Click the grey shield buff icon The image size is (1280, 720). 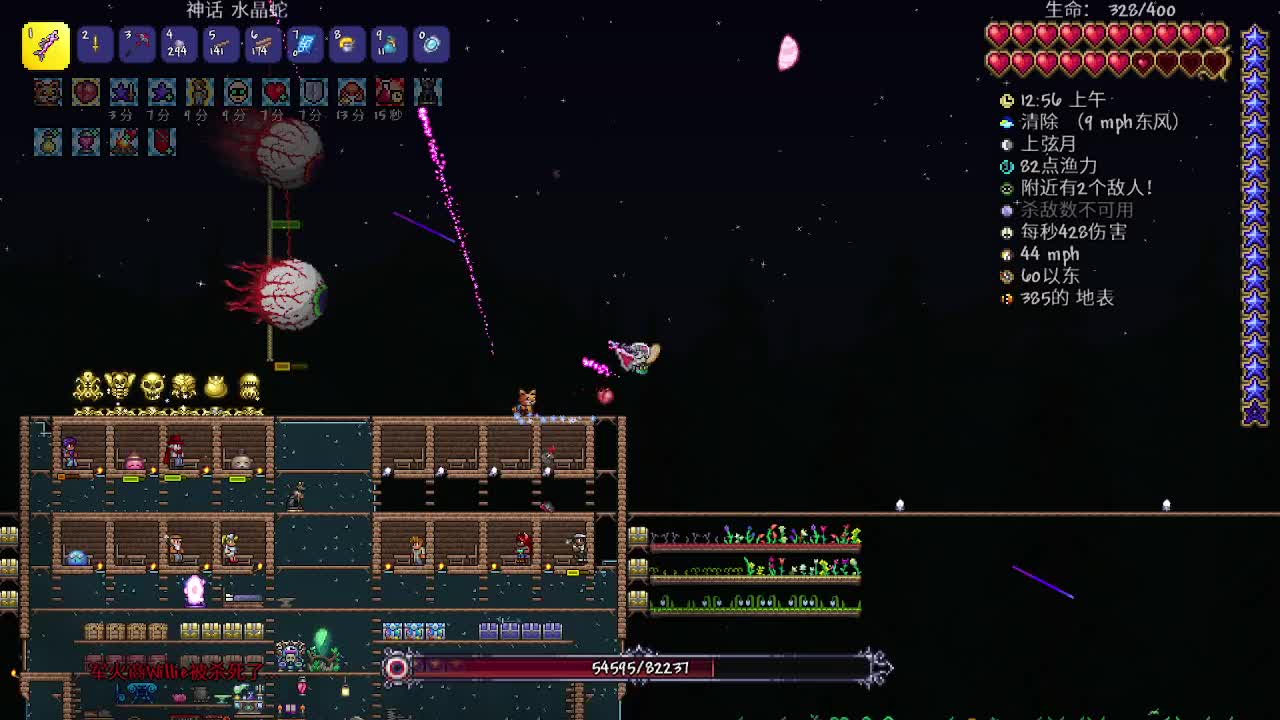pos(314,92)
